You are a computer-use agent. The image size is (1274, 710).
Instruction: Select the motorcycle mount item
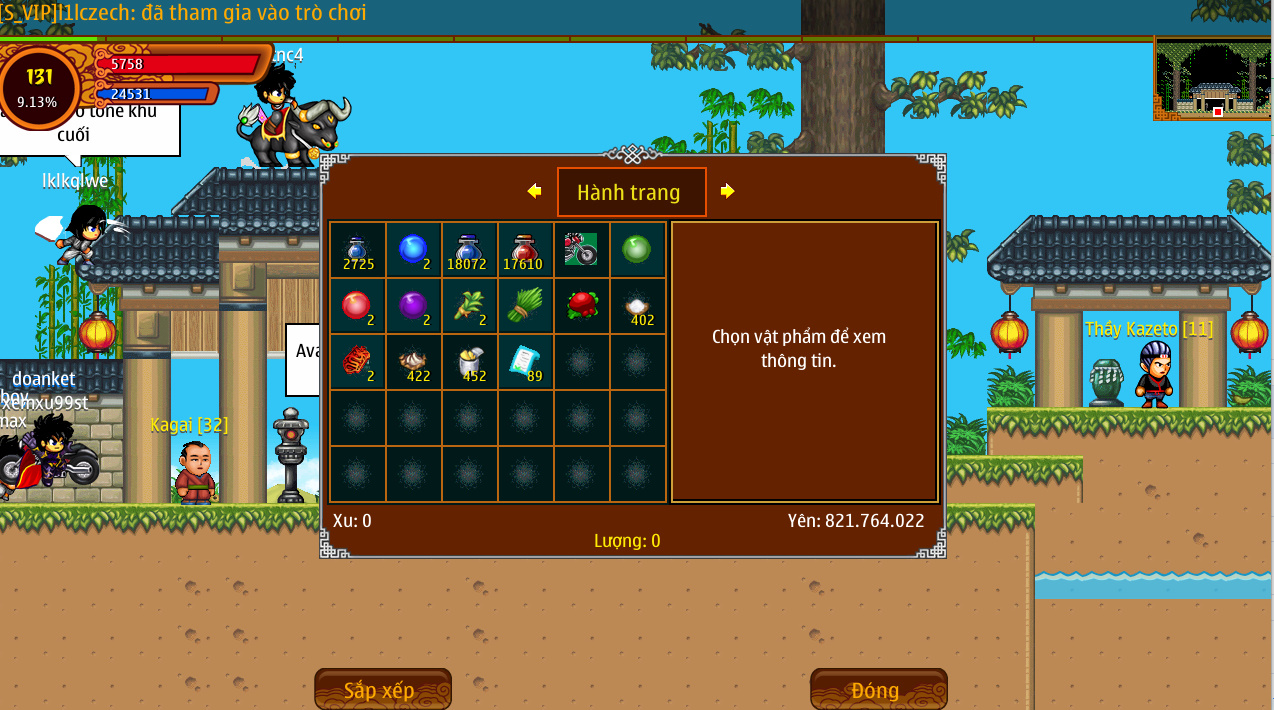[581, 249]
